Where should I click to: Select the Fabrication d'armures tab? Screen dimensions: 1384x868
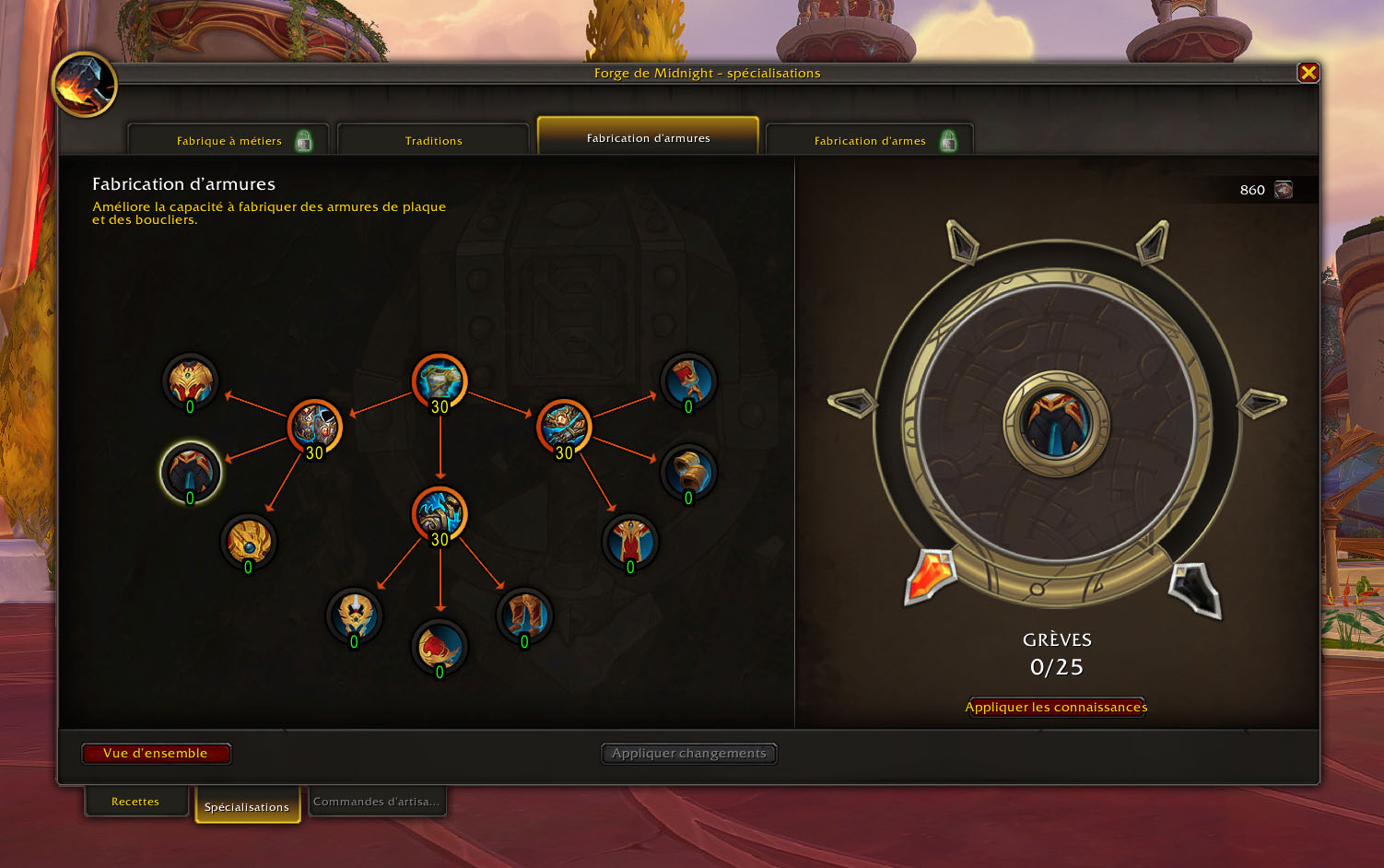tap(648, 138)
